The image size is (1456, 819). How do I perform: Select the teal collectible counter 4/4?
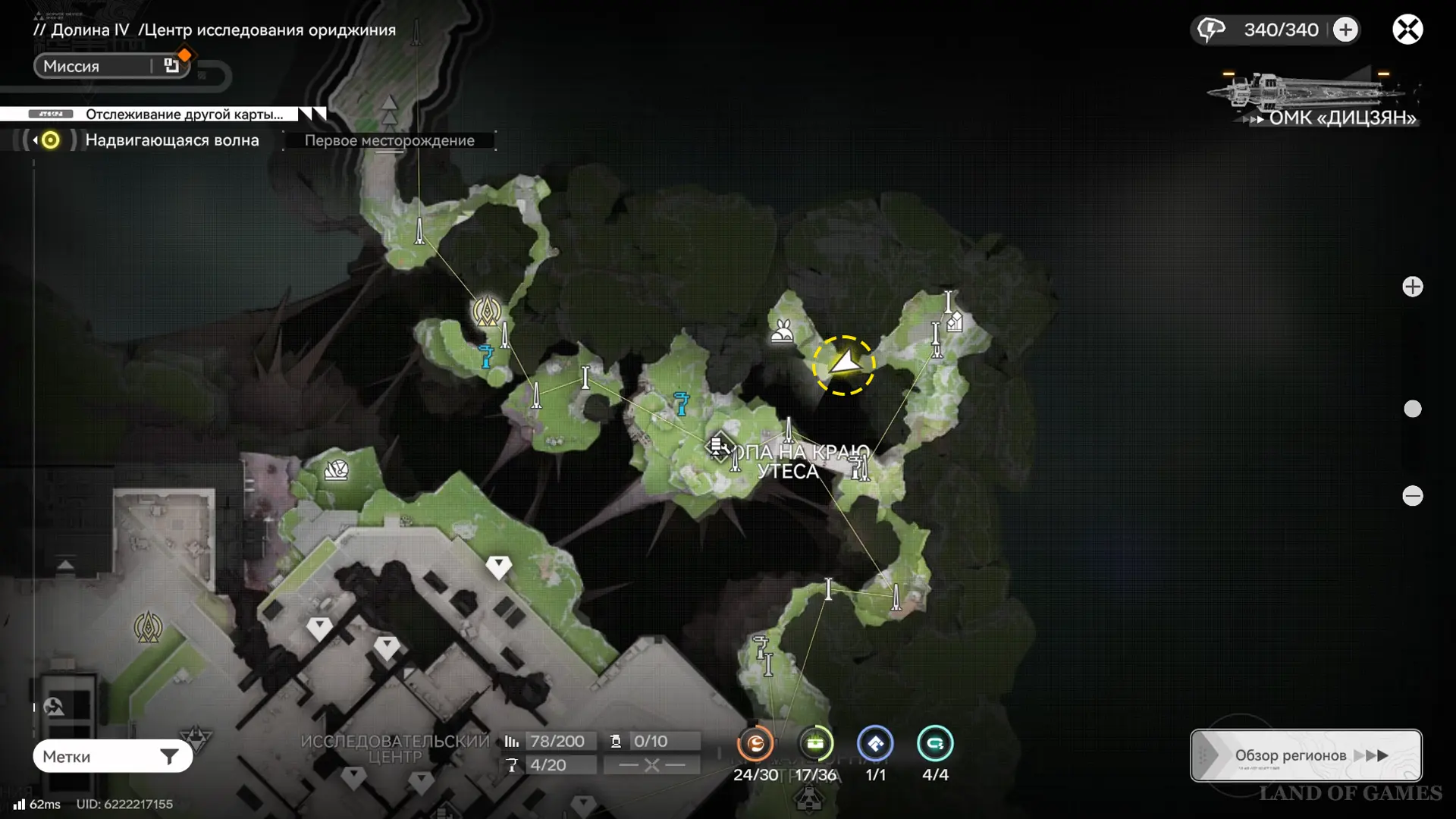pos(934,745)
